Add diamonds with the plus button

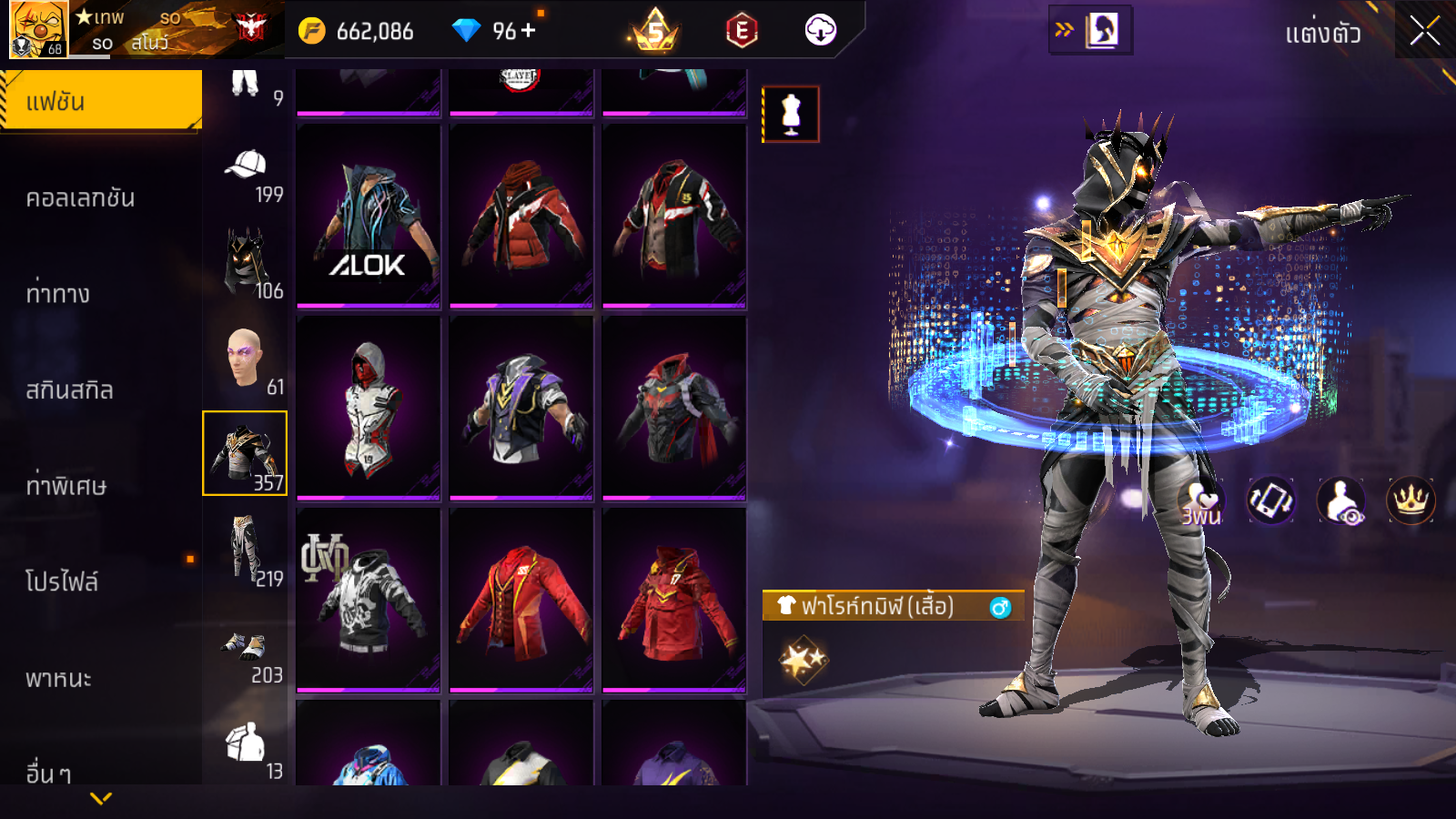[529, 31]
